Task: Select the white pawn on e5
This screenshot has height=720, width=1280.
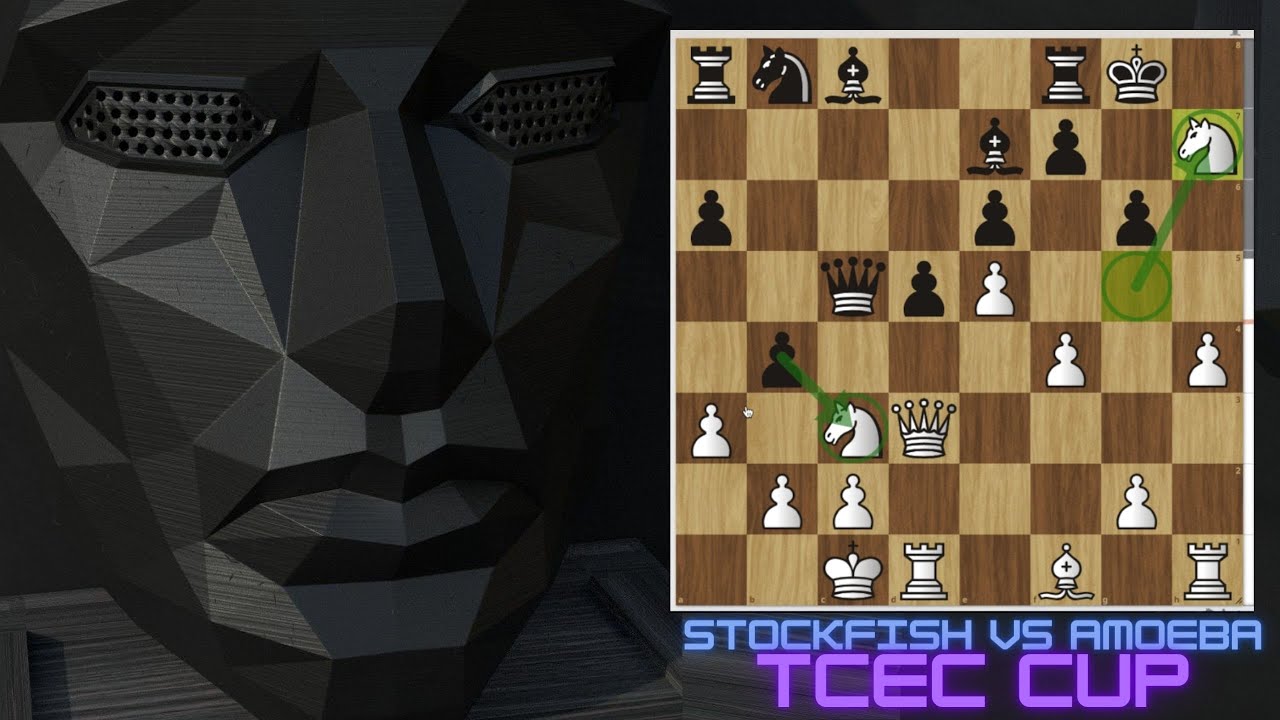Action: pyautogui.click(x=995, y=286)
